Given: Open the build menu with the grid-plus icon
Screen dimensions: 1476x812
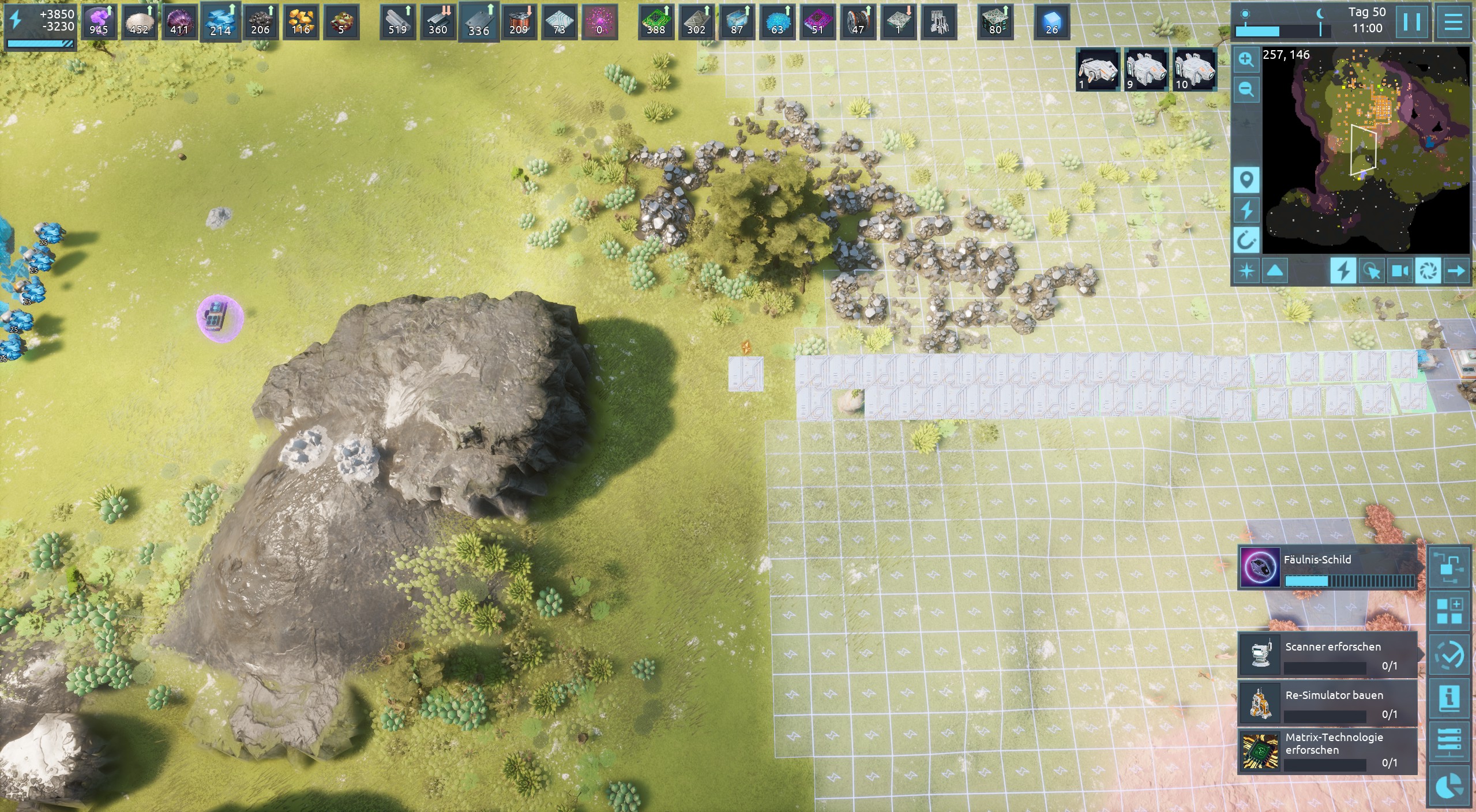Looking at the screenshot, I should pos(1449,611).
